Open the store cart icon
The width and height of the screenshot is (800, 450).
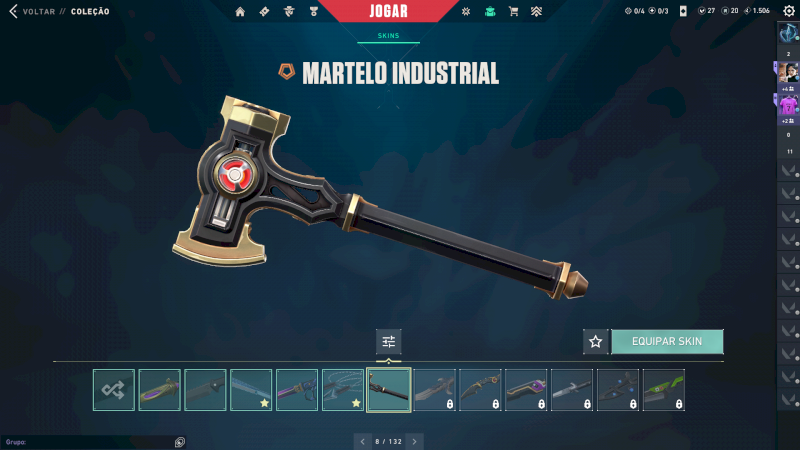click(513, 12)
